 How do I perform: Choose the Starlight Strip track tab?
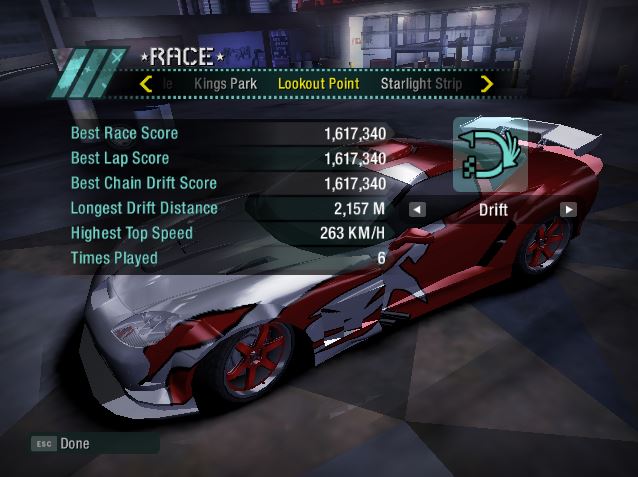tap(421, 84)
